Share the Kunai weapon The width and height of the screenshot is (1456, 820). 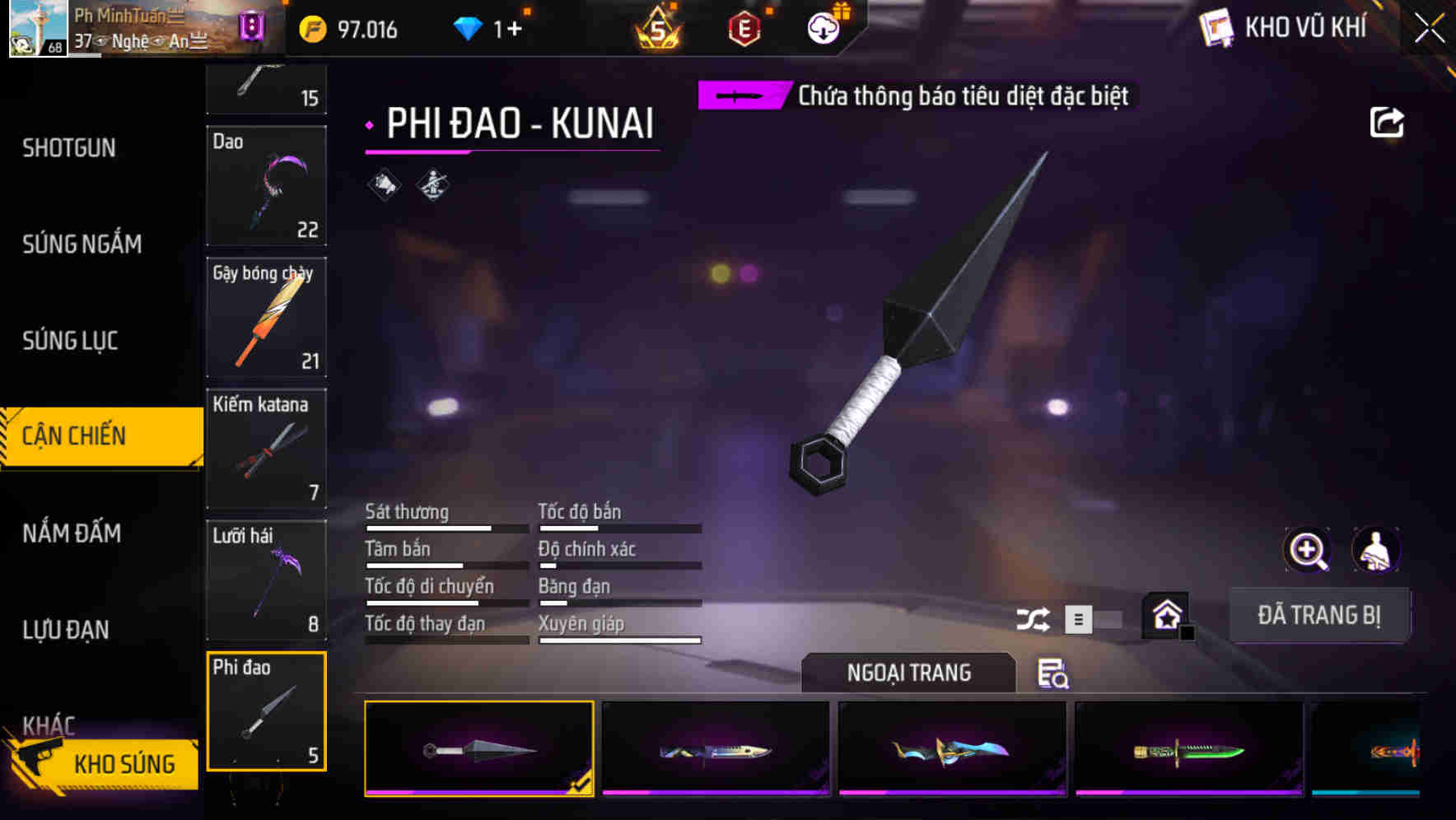[x=1388, y=122]
